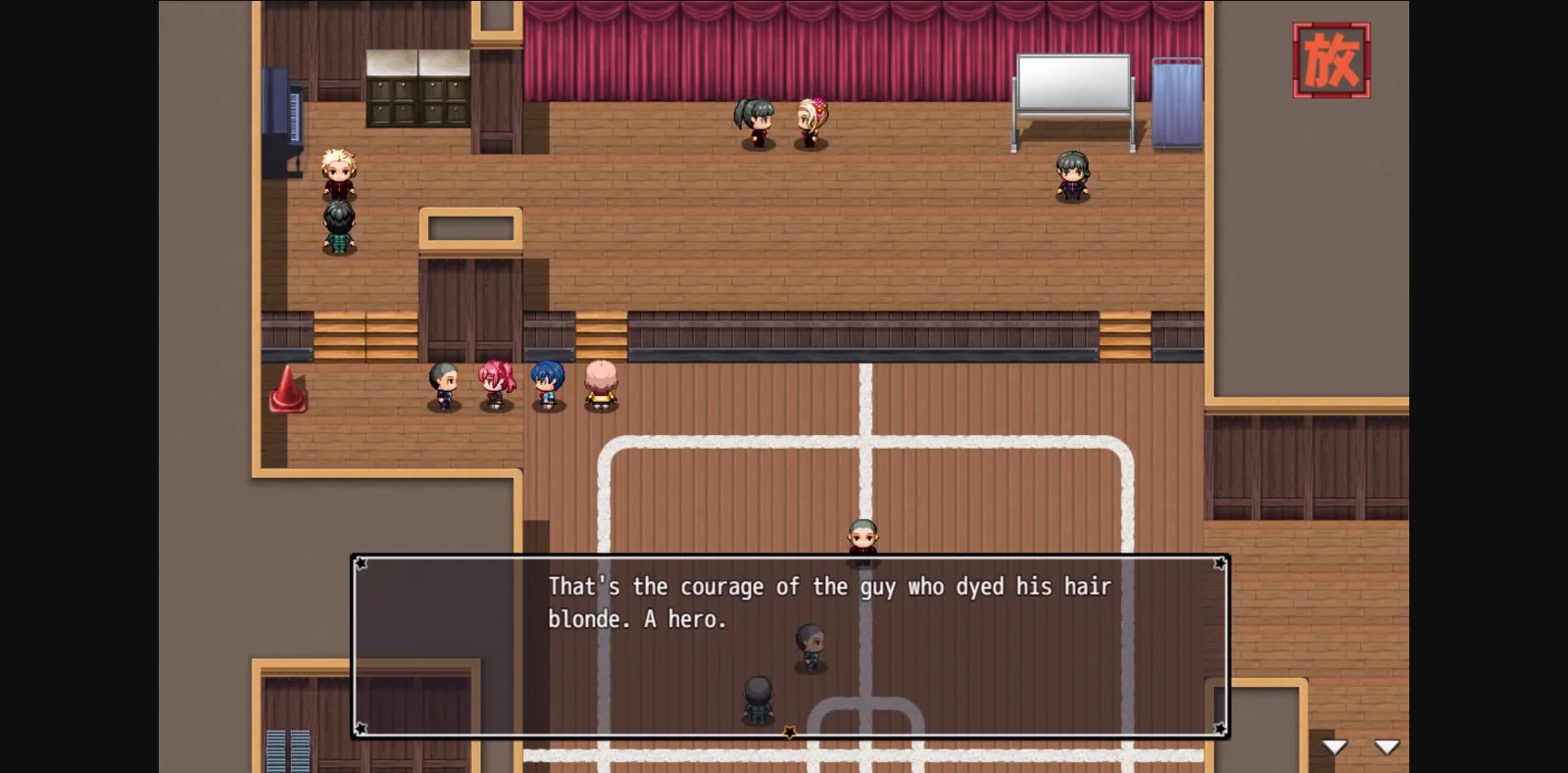Select the traffic cone icon near the lockers
Image resolution: width=1568 pixels, height=773 pixels.
tap(288, 390)
